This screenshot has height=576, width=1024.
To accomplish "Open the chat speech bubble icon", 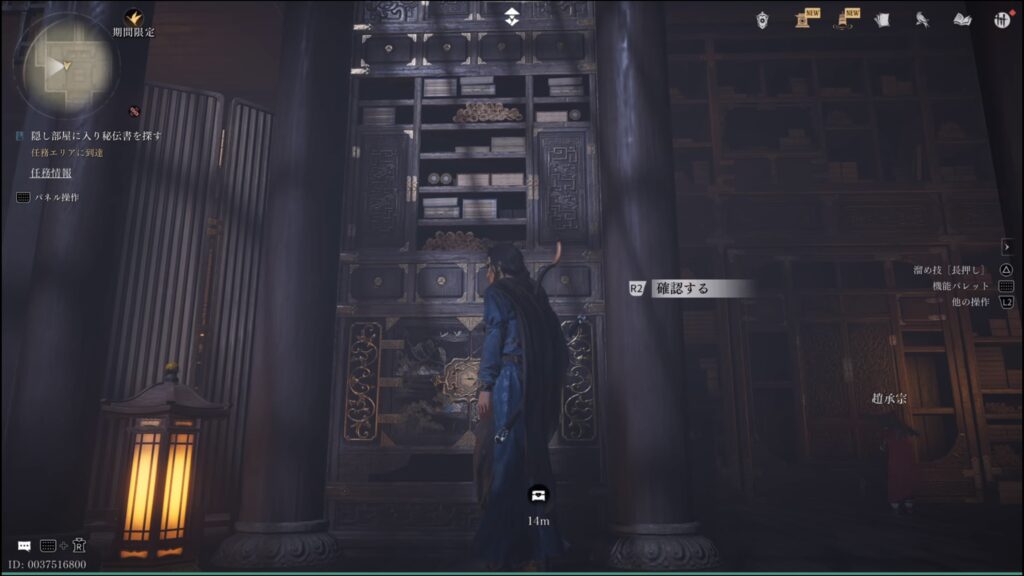I will [x=24, y=546].
